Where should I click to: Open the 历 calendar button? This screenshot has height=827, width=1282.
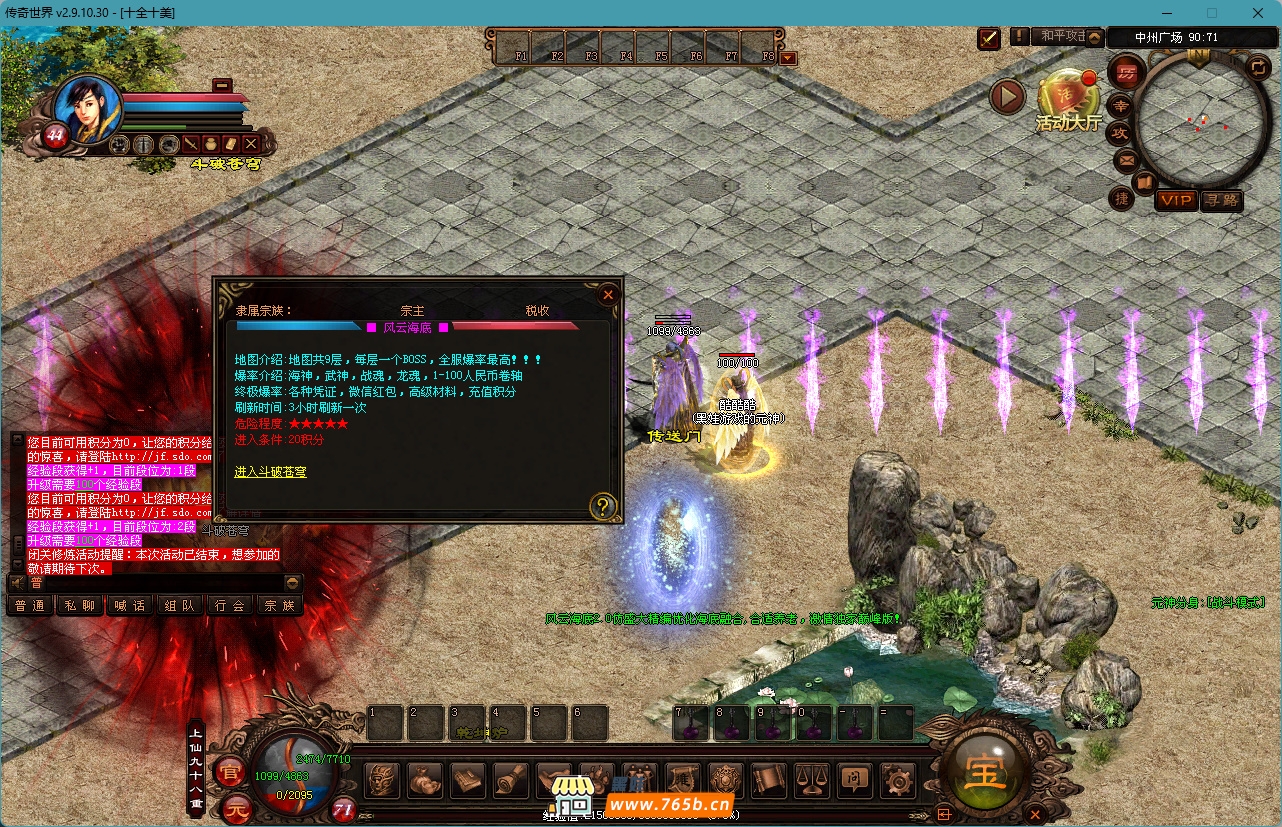tap(1126, 72)
